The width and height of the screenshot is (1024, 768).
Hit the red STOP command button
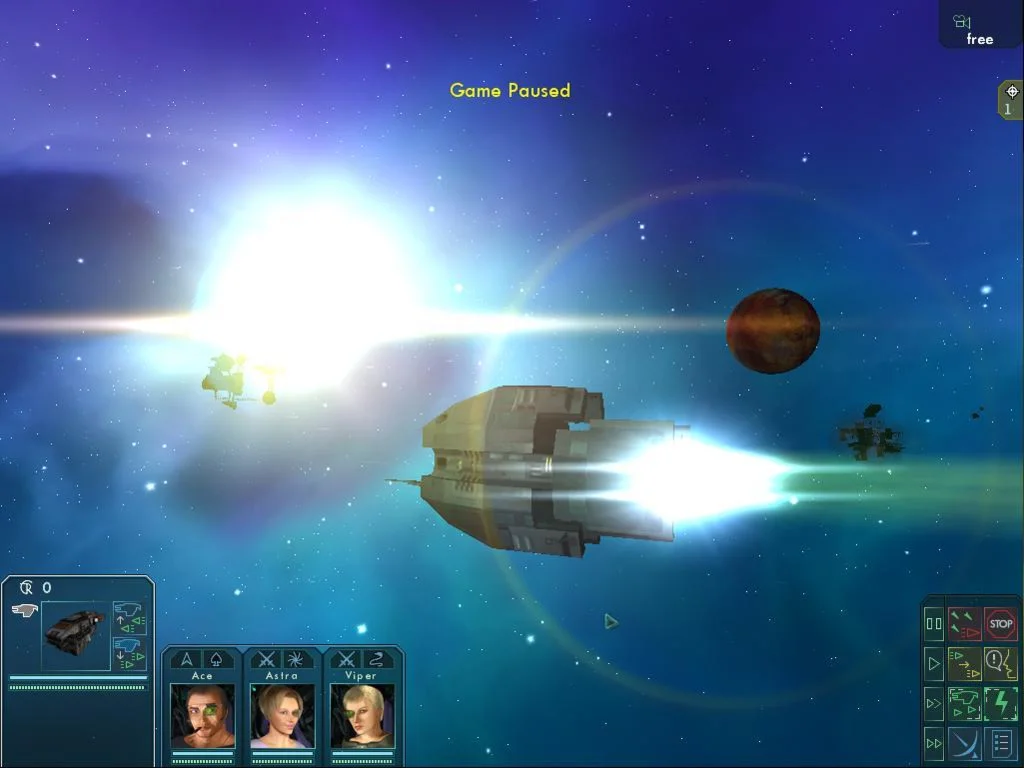[x=1000, y=624]
